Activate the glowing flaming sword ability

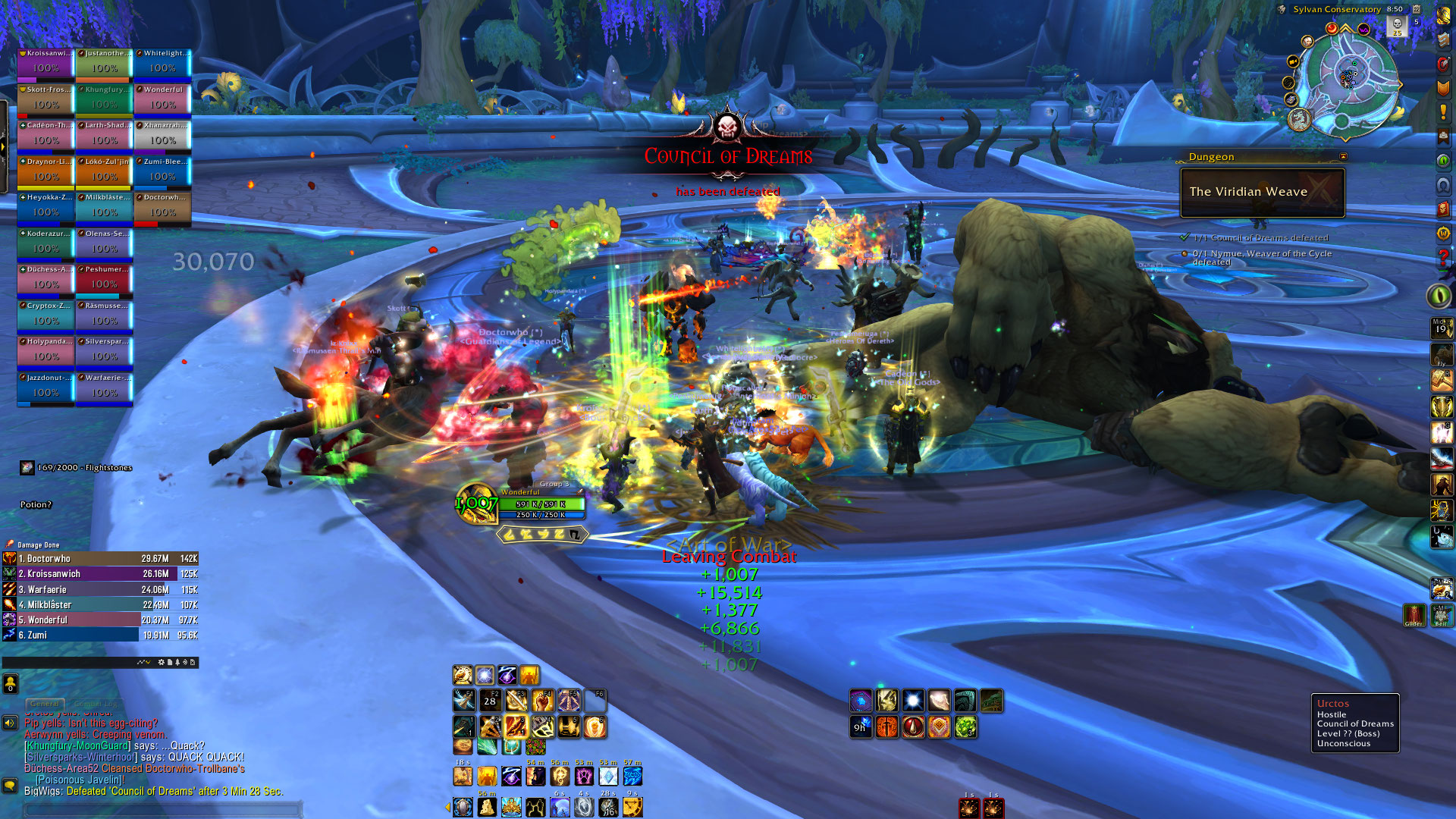(x=516, y=726)
